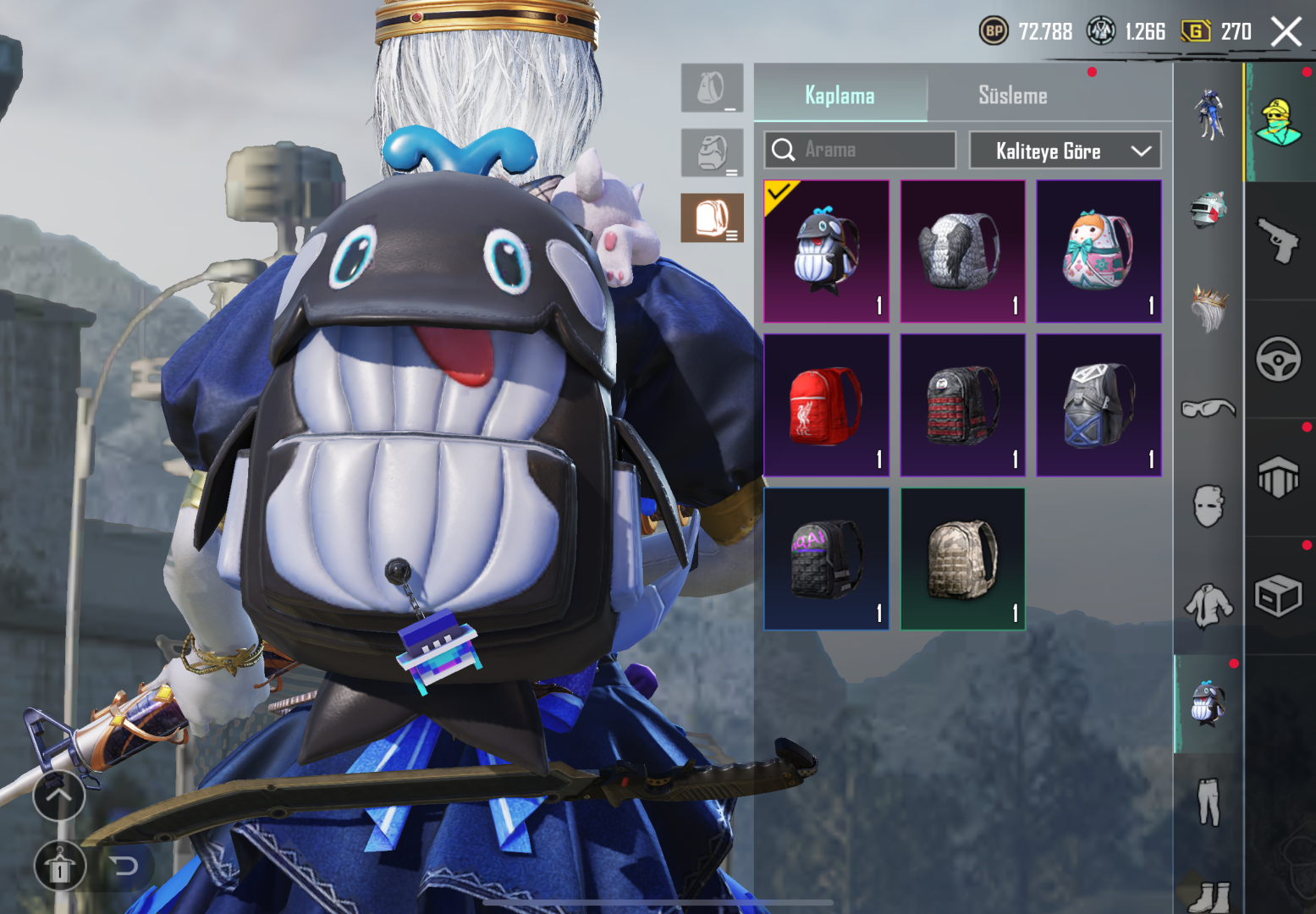Choose the level 3 backpack filter

click(712, 217)
